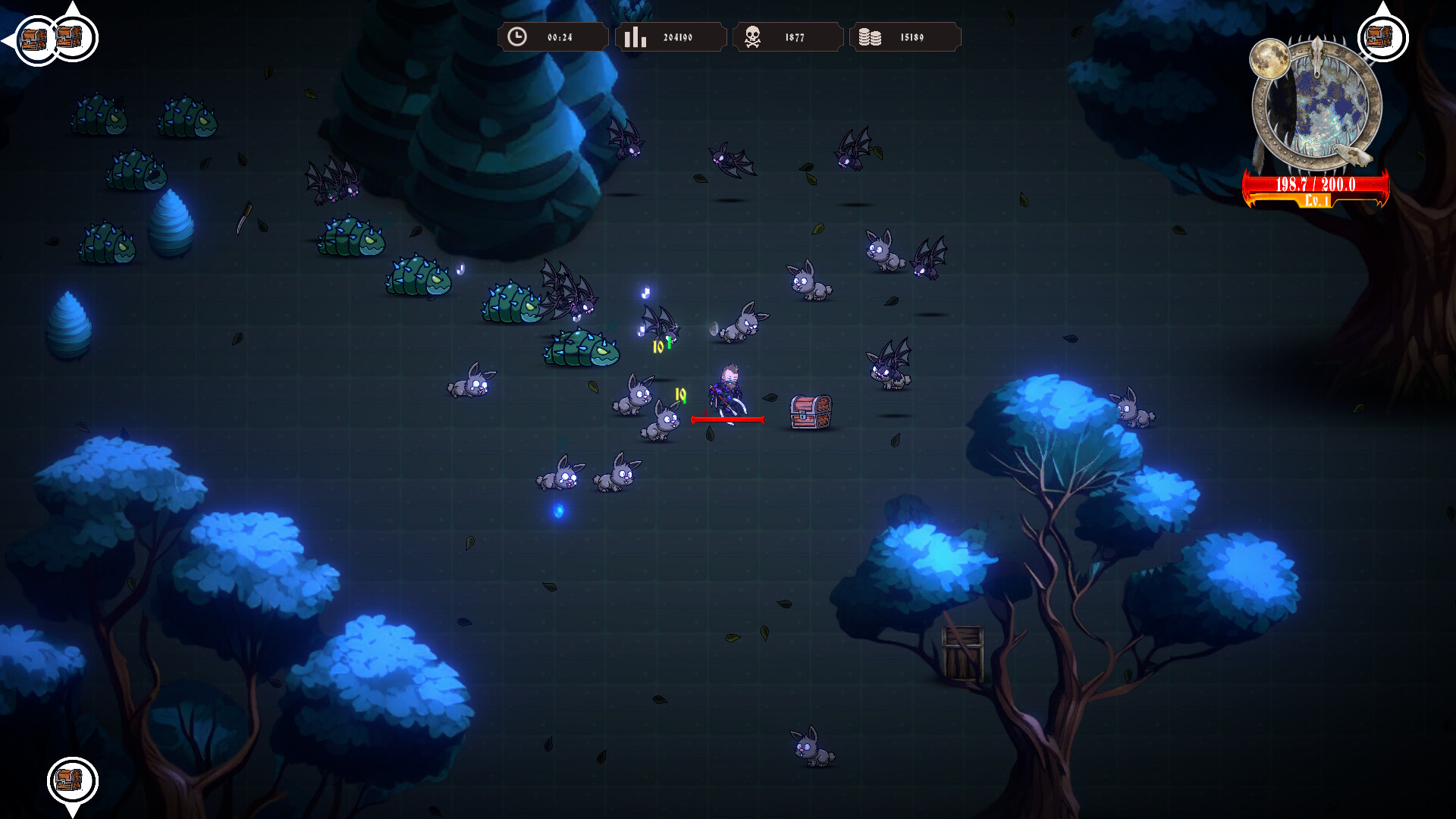Click the skull kill counter icon

(752, 35)
